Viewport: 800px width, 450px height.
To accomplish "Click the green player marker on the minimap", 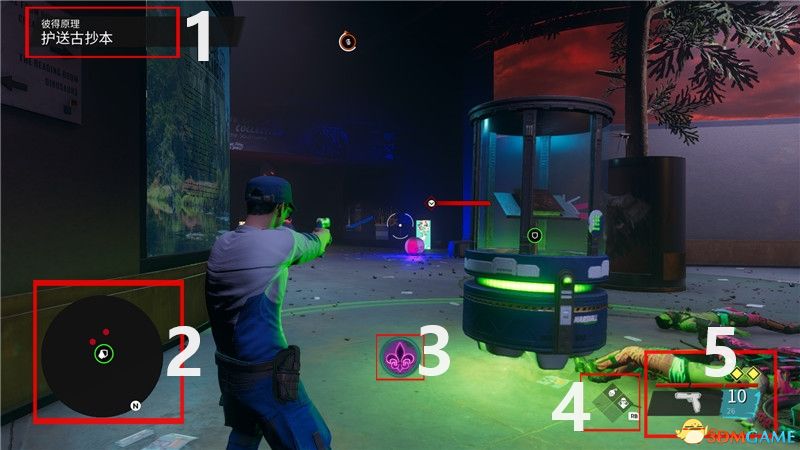I will [104, 353].
